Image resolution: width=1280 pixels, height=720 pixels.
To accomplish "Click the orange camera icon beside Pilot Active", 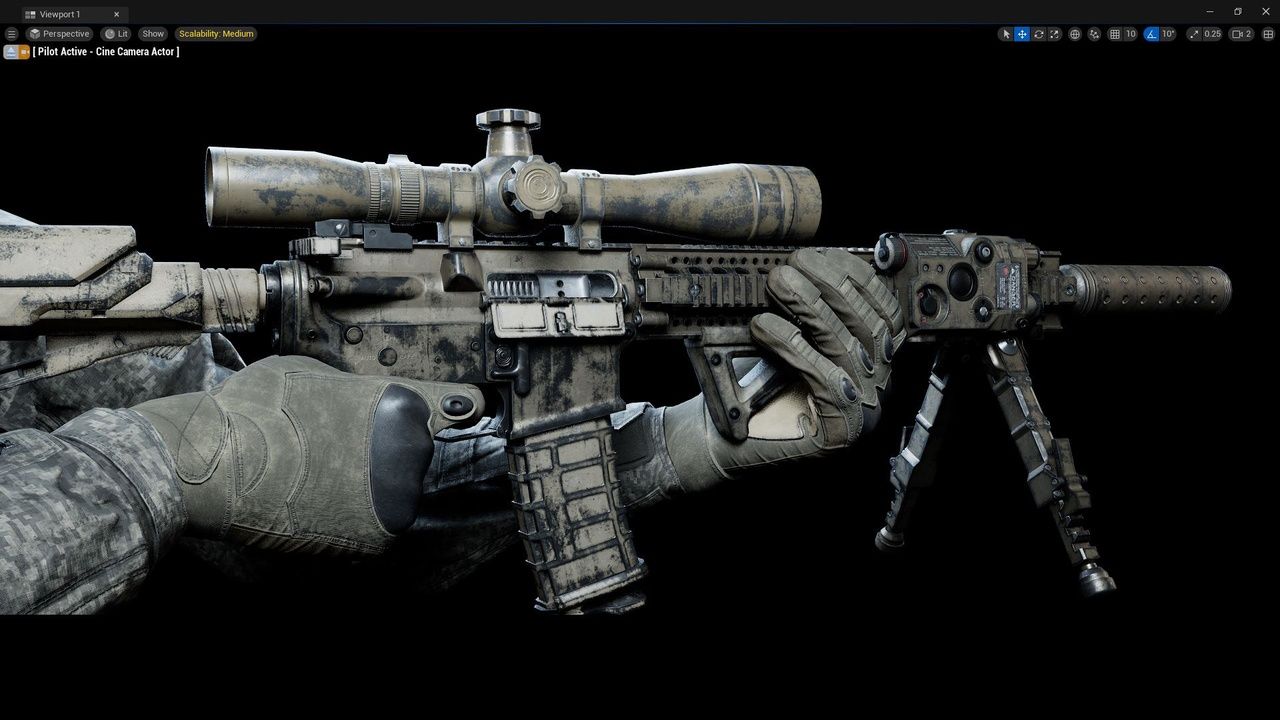I will [x=24, y=52].
